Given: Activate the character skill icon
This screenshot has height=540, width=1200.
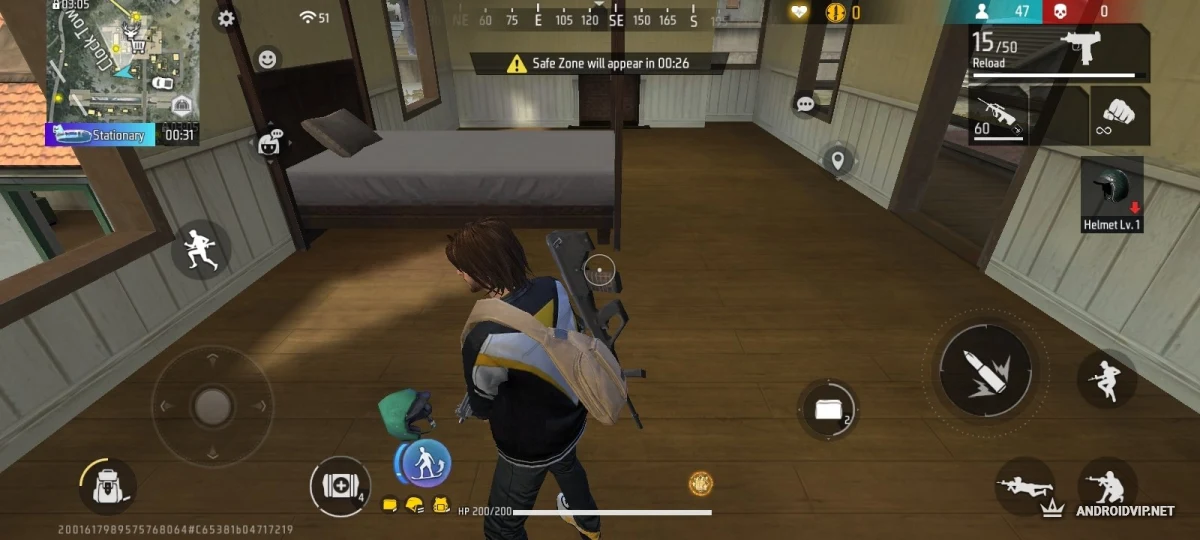Looking at the screenshot, I should tap(425, 464).
